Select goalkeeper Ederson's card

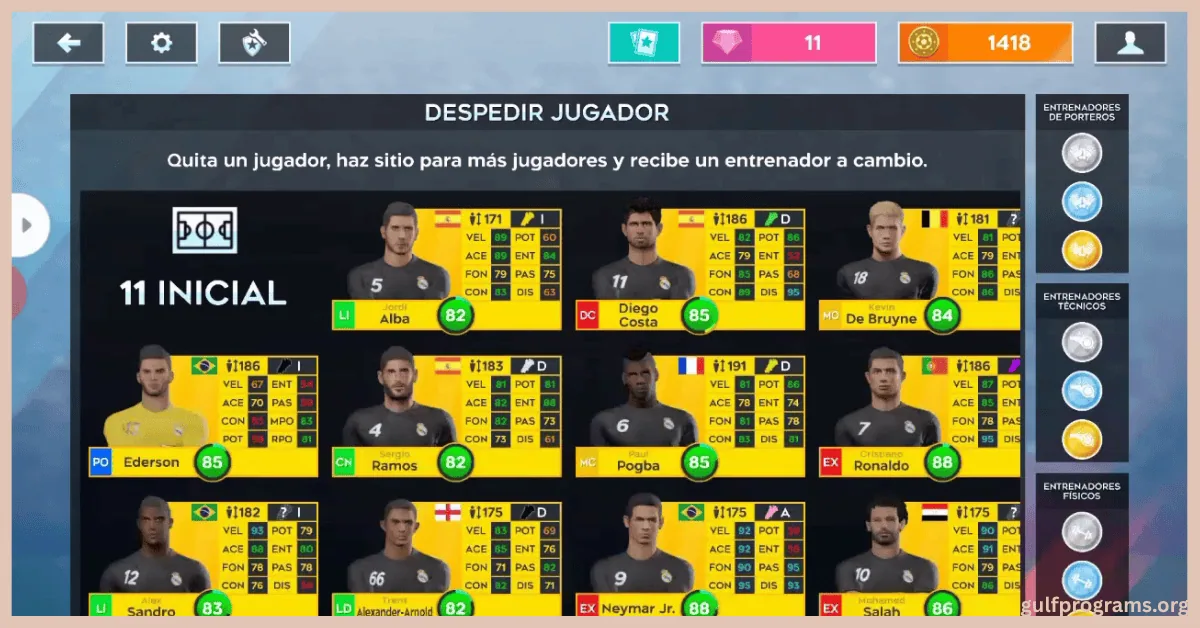(203, 414)
